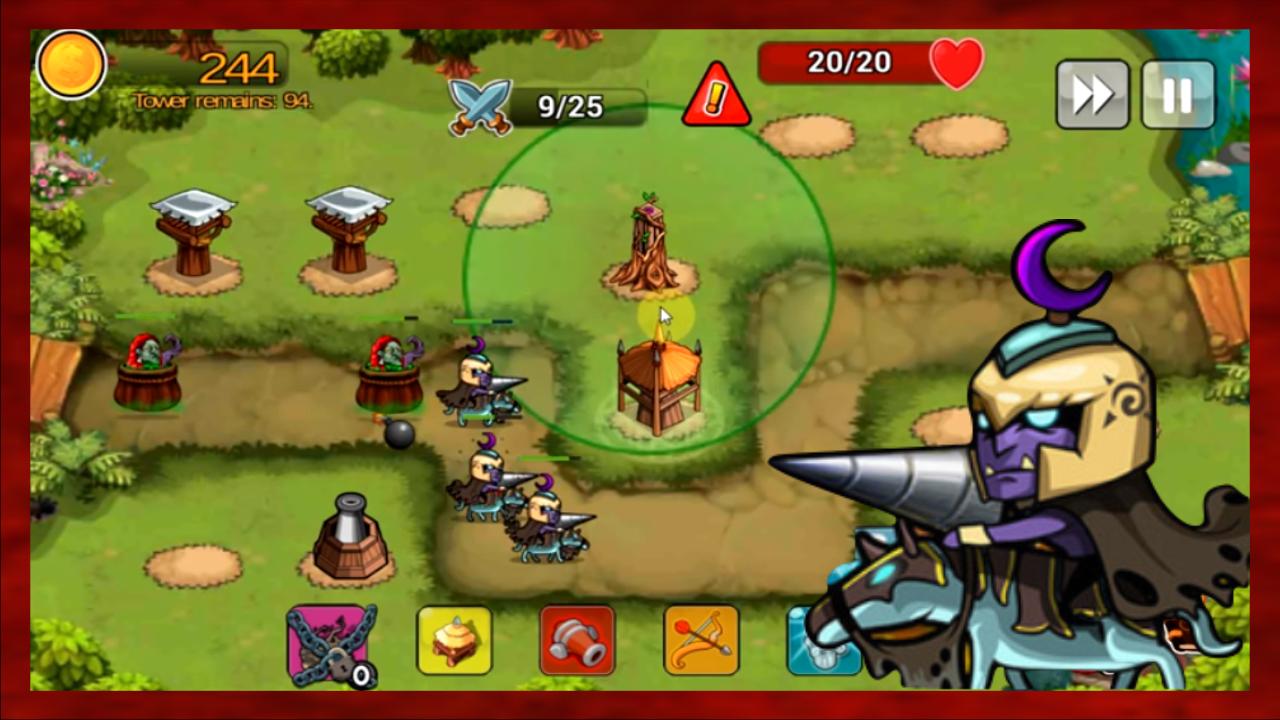Speed up with the fast-forward button
Screen dimensions: 1280x720
click(1092, 95)
